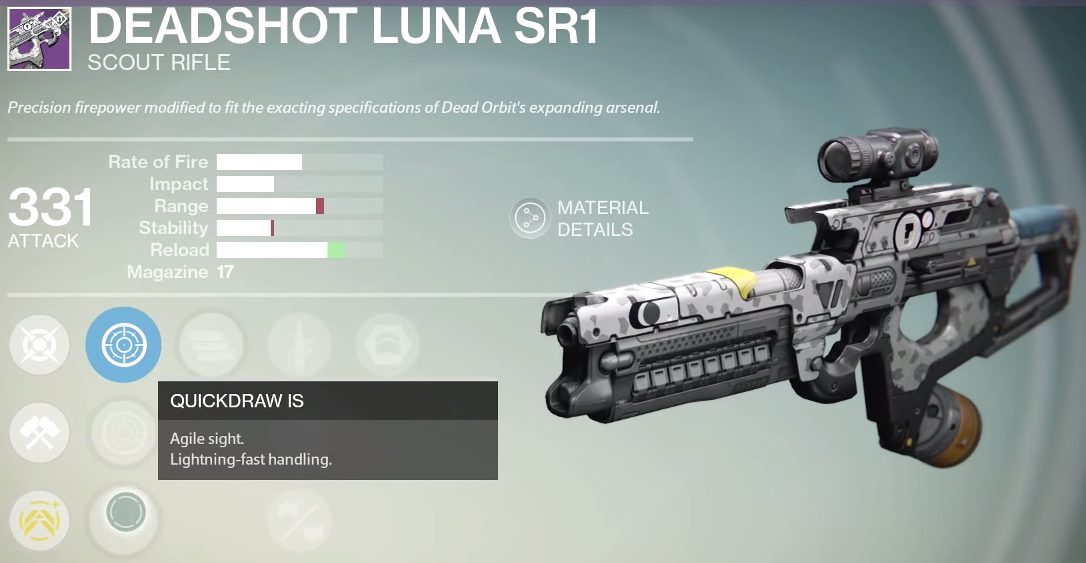Click the faded diagonal-slash perk node
The height and width of the screenshot is (563, 1086).
pyautogui.click(x=299, y=520)
